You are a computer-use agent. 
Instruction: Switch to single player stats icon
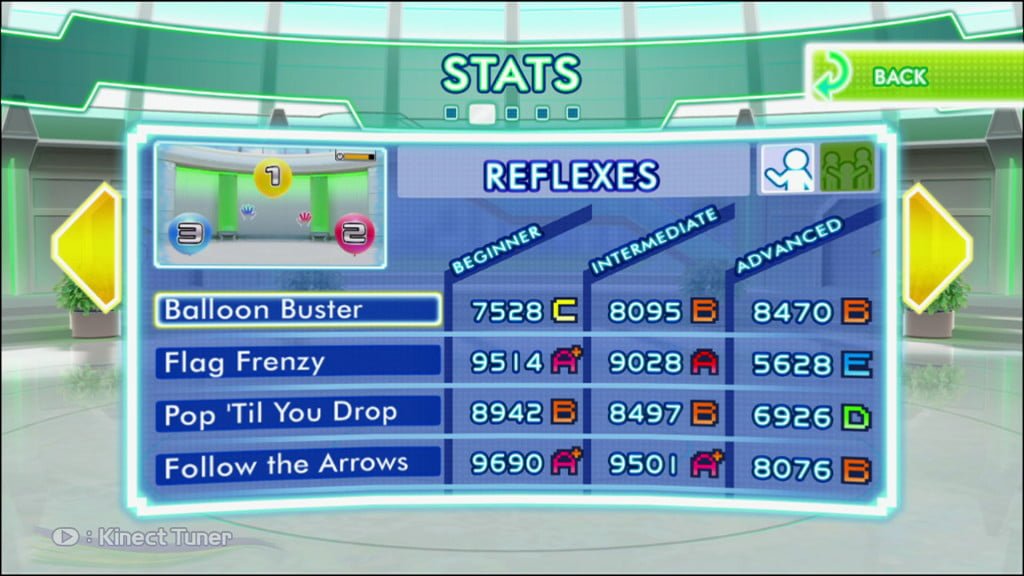786,168
